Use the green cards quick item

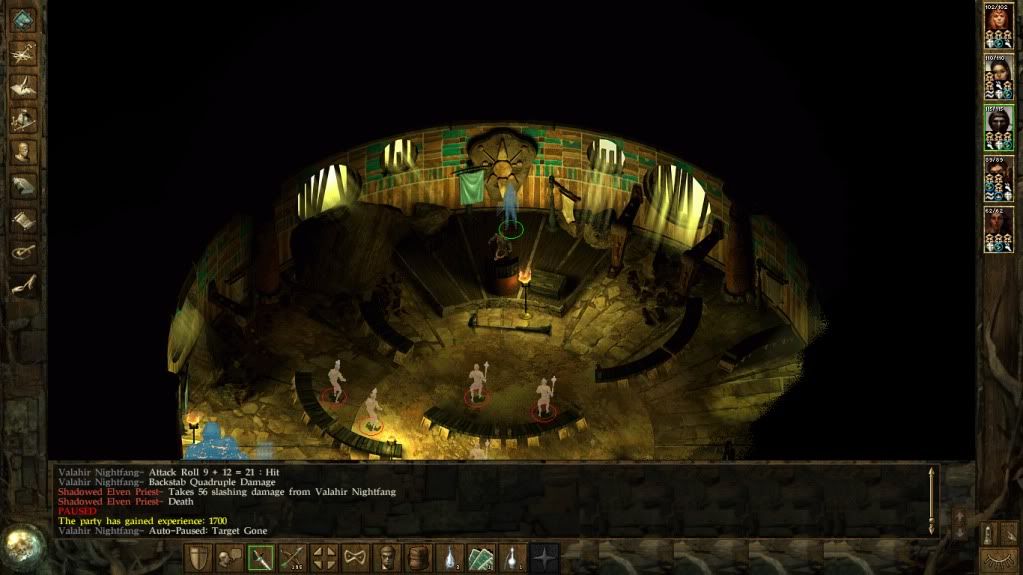(x=481, y=558)
